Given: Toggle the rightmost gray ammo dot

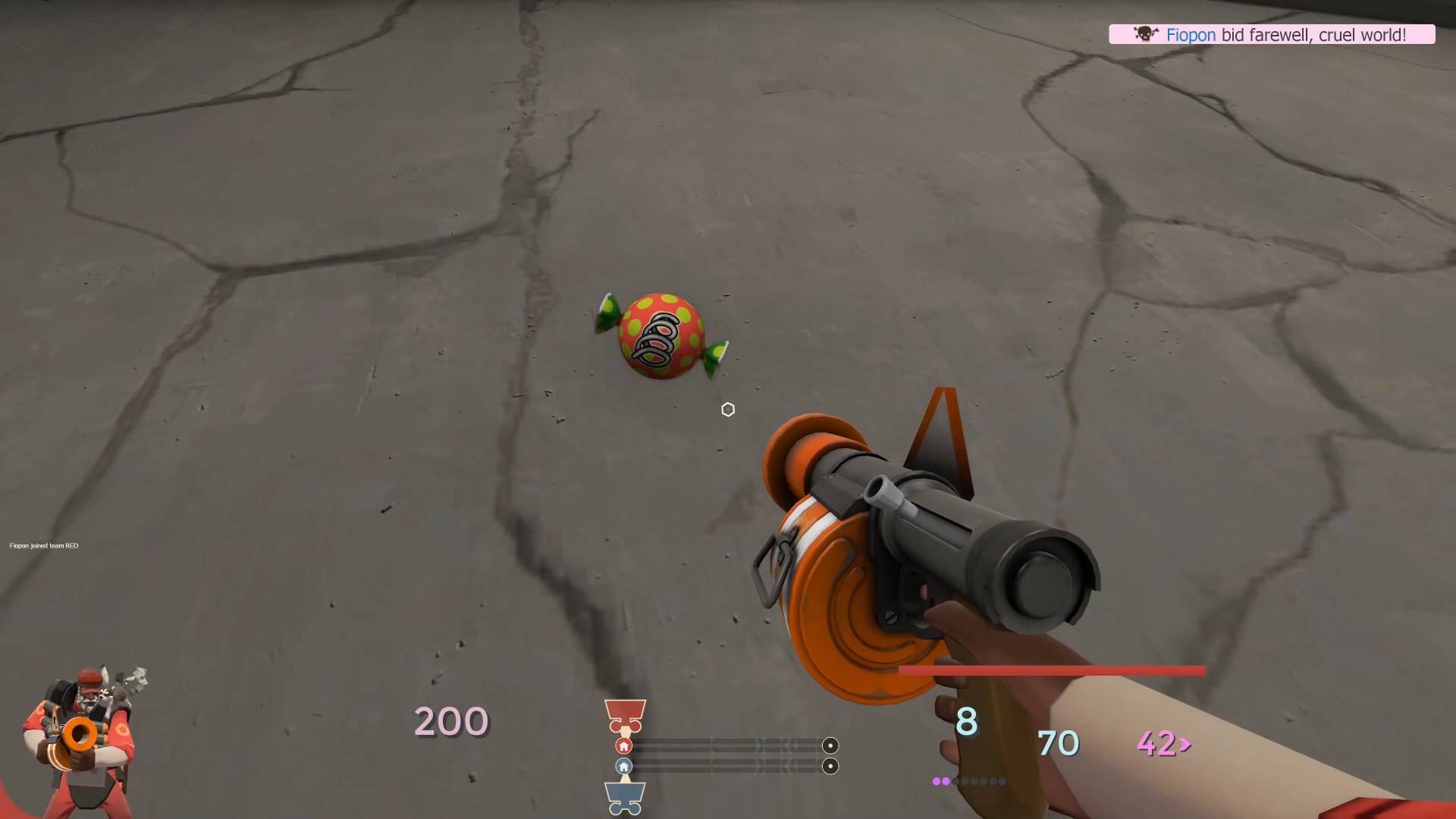Looking at the screenshot, I should (x=1003, y=780).
